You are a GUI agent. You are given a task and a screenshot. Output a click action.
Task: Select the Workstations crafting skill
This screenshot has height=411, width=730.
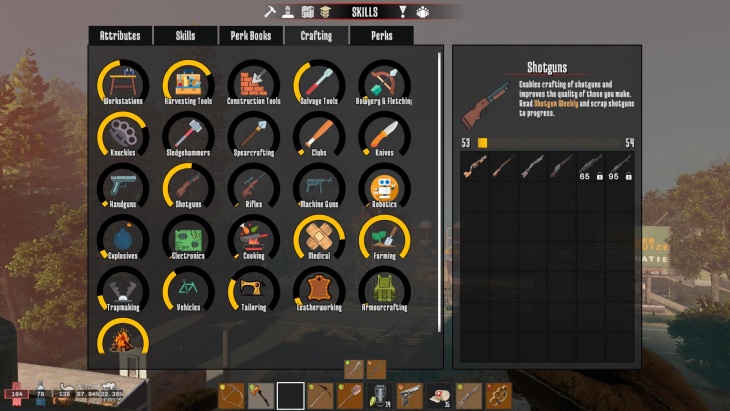coord(123,82)
